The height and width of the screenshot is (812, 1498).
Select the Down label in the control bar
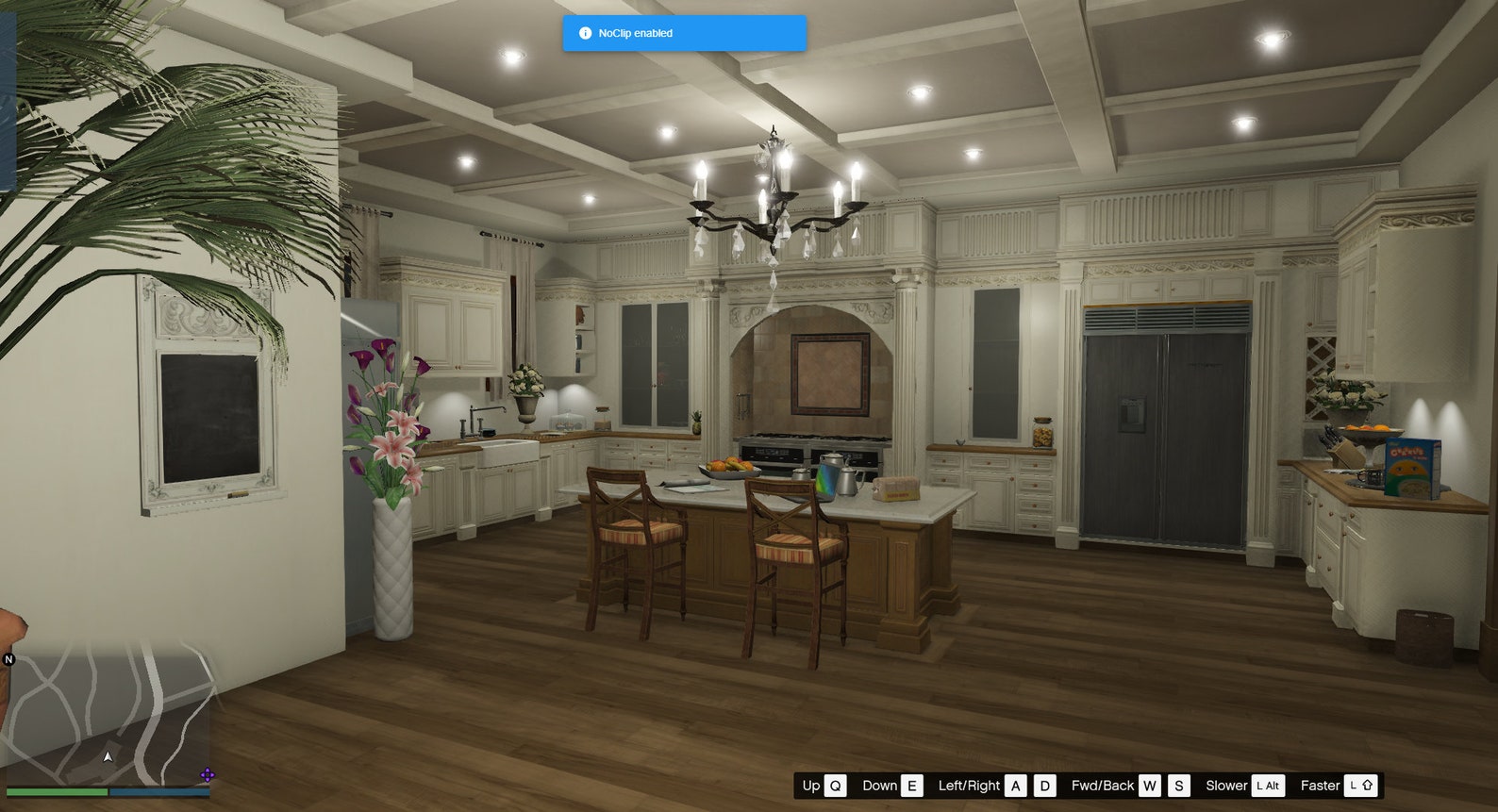[x=880, y=785]
